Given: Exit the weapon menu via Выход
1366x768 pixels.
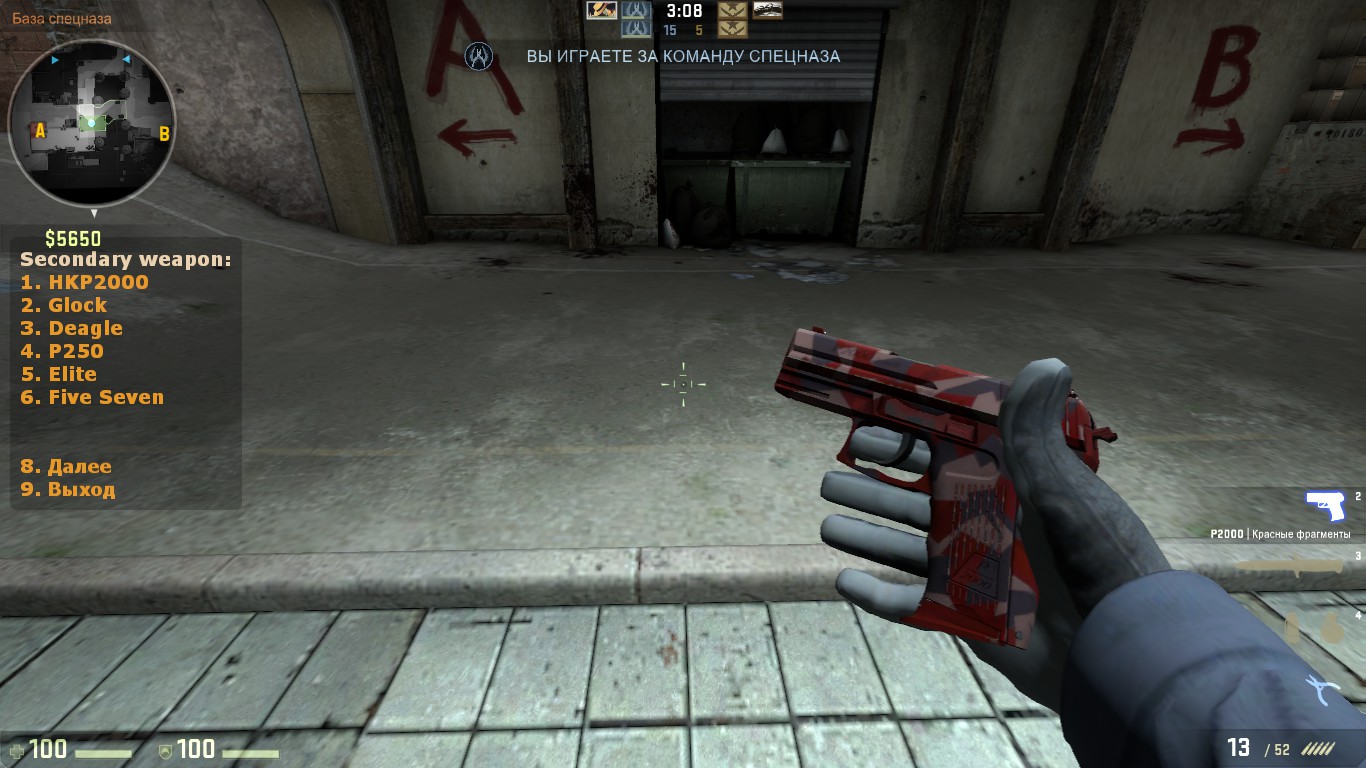Looking at the screenshot, I should tap(68, 489).
